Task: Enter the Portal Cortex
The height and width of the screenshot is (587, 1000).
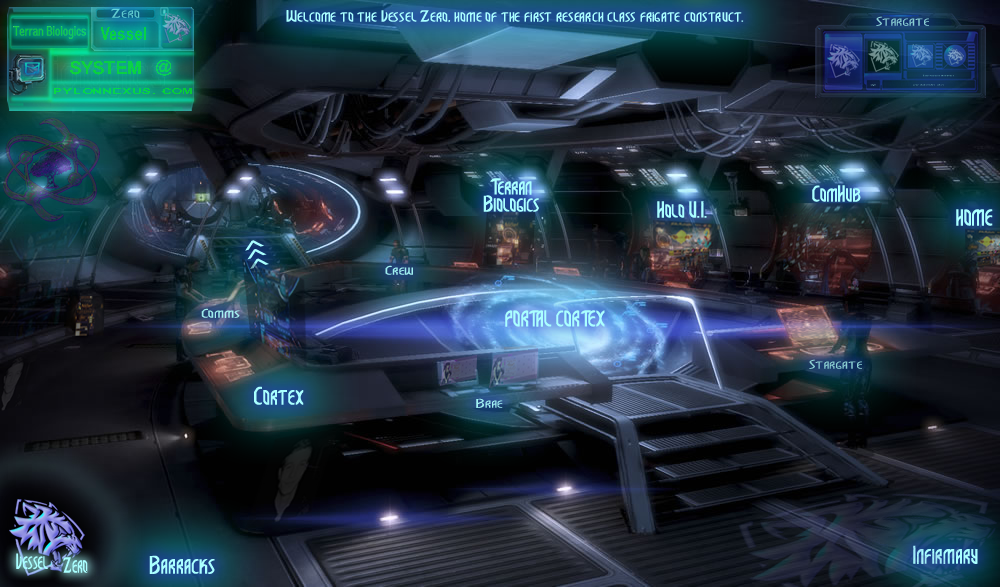Action: (554, 318)
